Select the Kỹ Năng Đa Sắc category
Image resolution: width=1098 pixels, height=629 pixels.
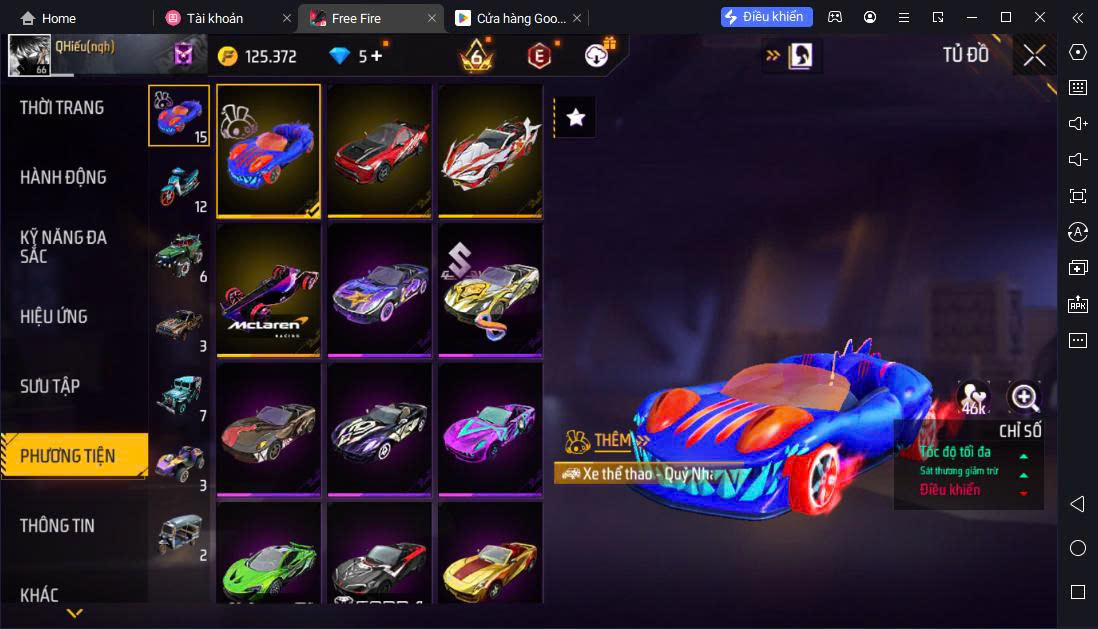pyautogui.click(x=63, y=247)
